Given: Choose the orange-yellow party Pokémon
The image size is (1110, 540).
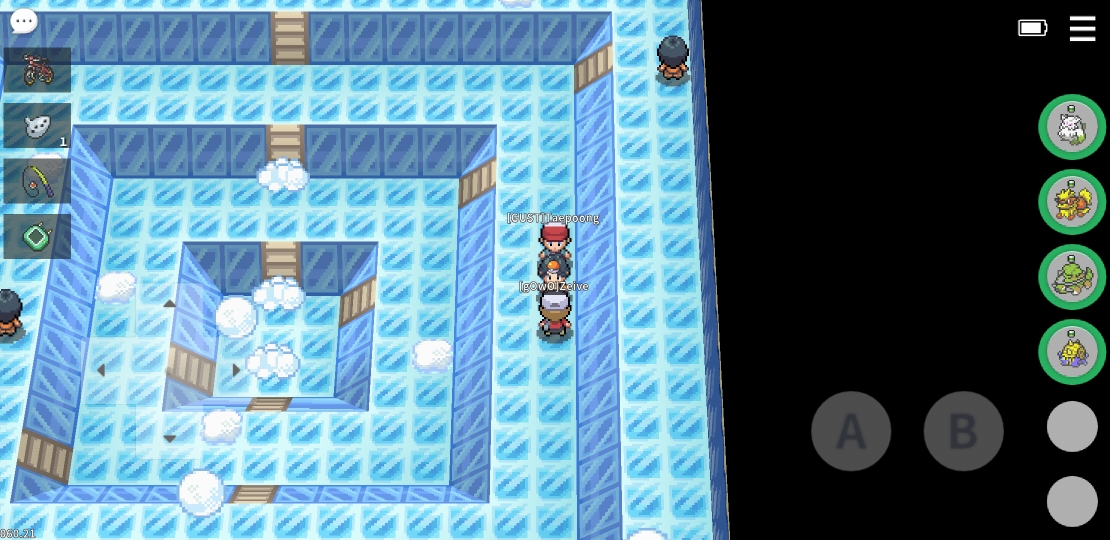Looking at the screenshot, I should (x=1072, y=202).
